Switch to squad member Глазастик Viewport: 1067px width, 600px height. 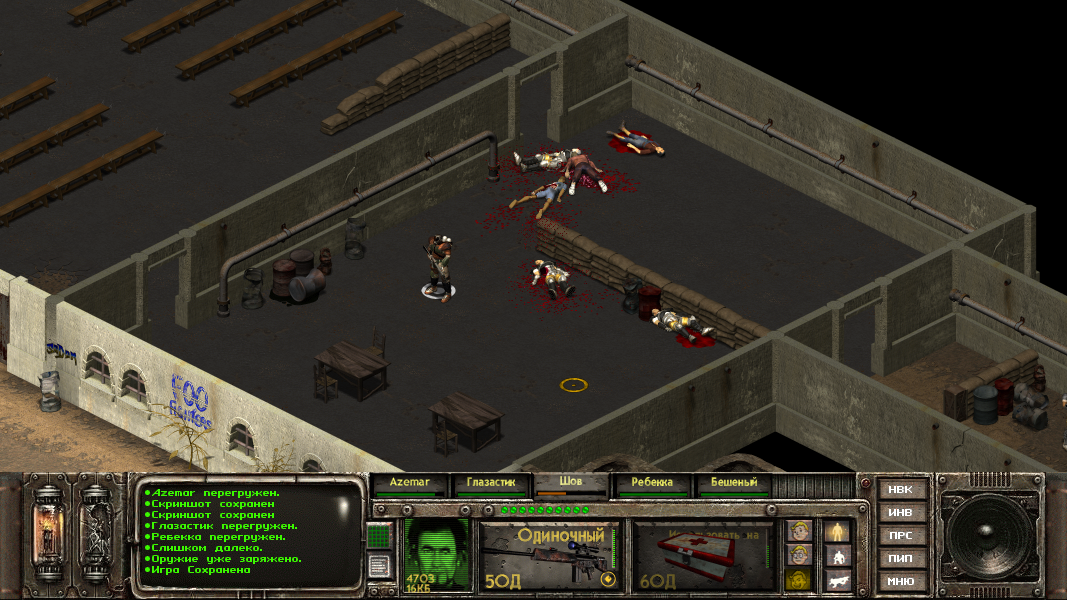pyautogui.click(x=491, y=483)
